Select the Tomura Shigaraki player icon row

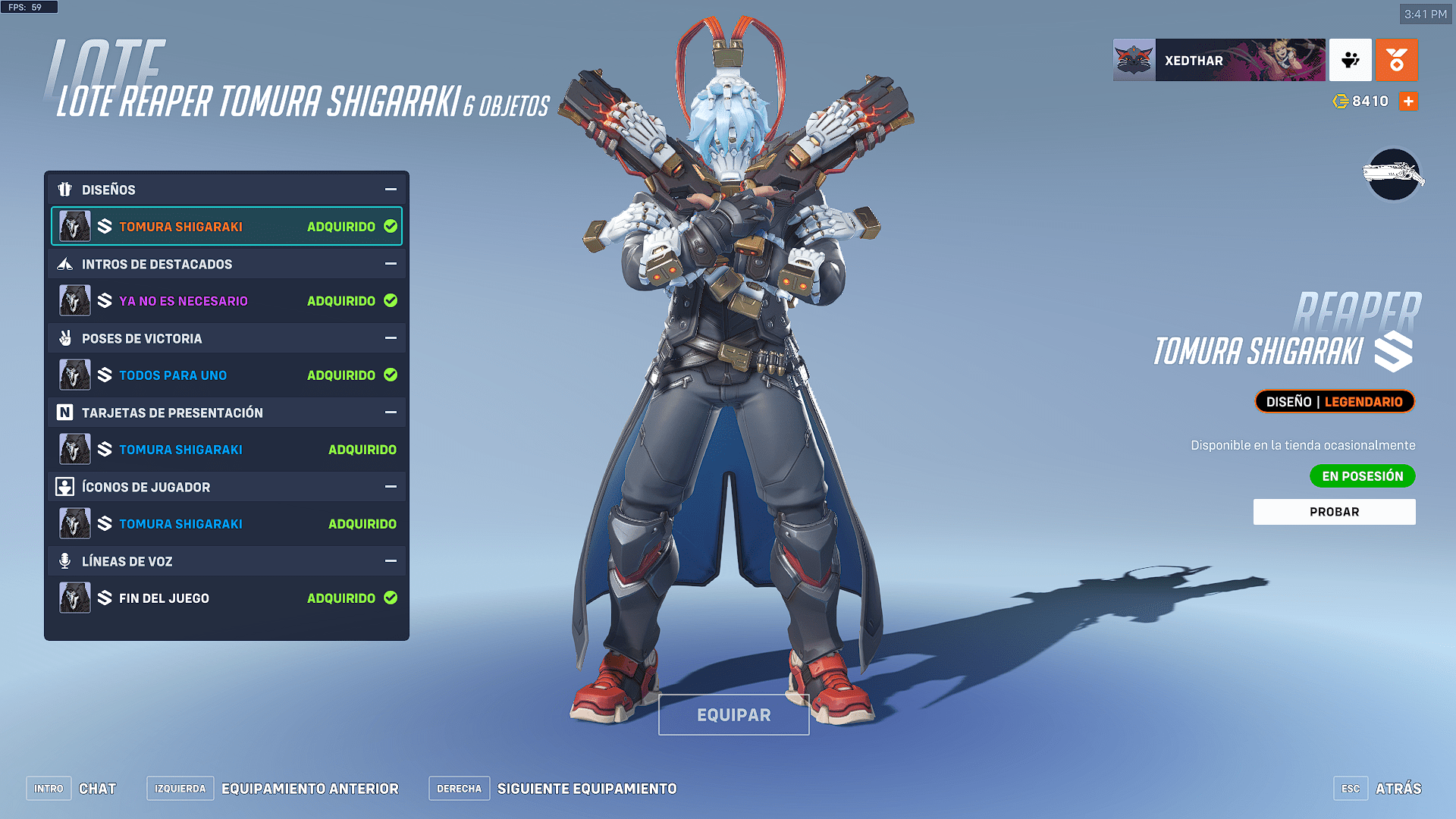[x=226, y=524]
